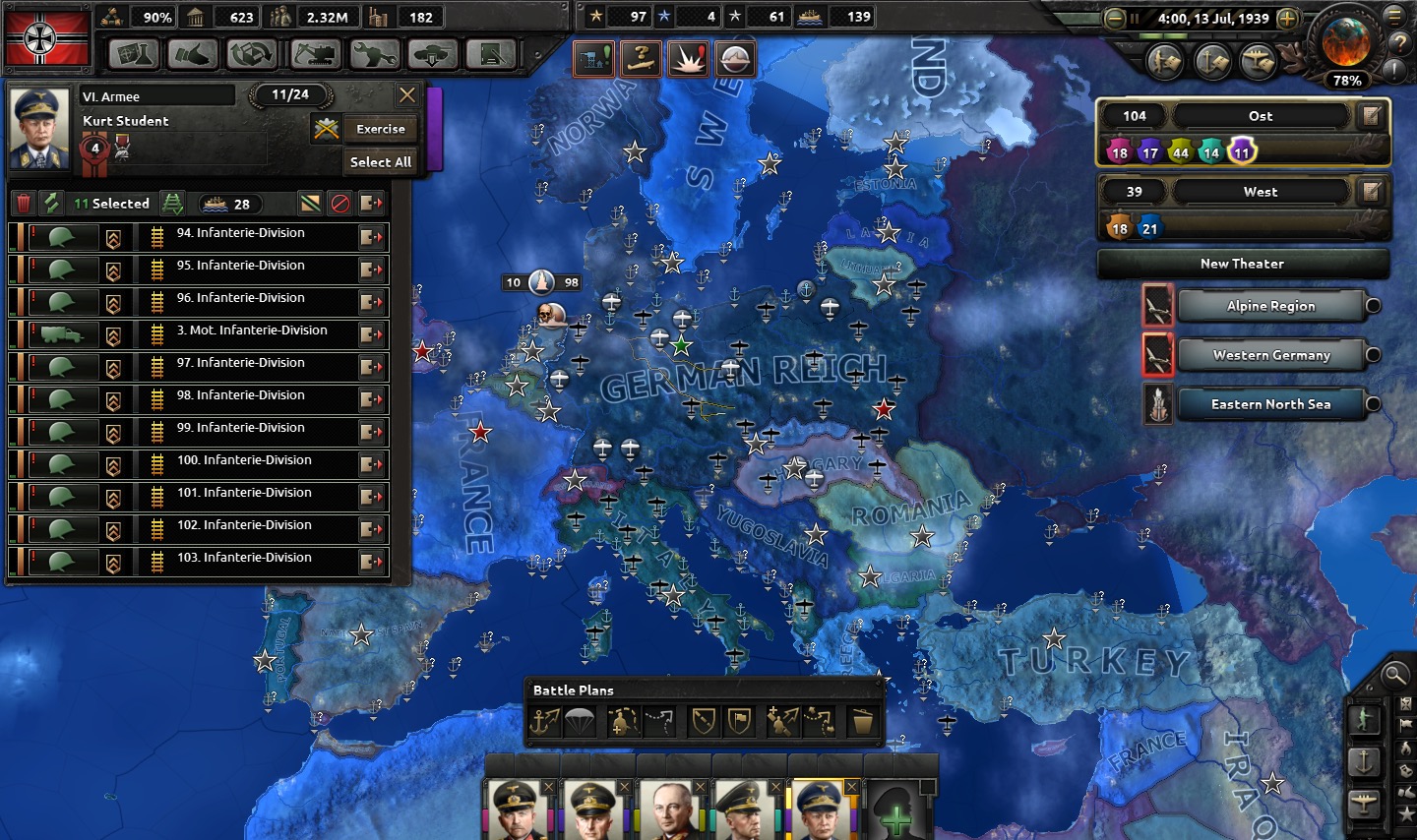Click the Select All button
This screenshot has width=1417, height=840.
click(380, 162)
